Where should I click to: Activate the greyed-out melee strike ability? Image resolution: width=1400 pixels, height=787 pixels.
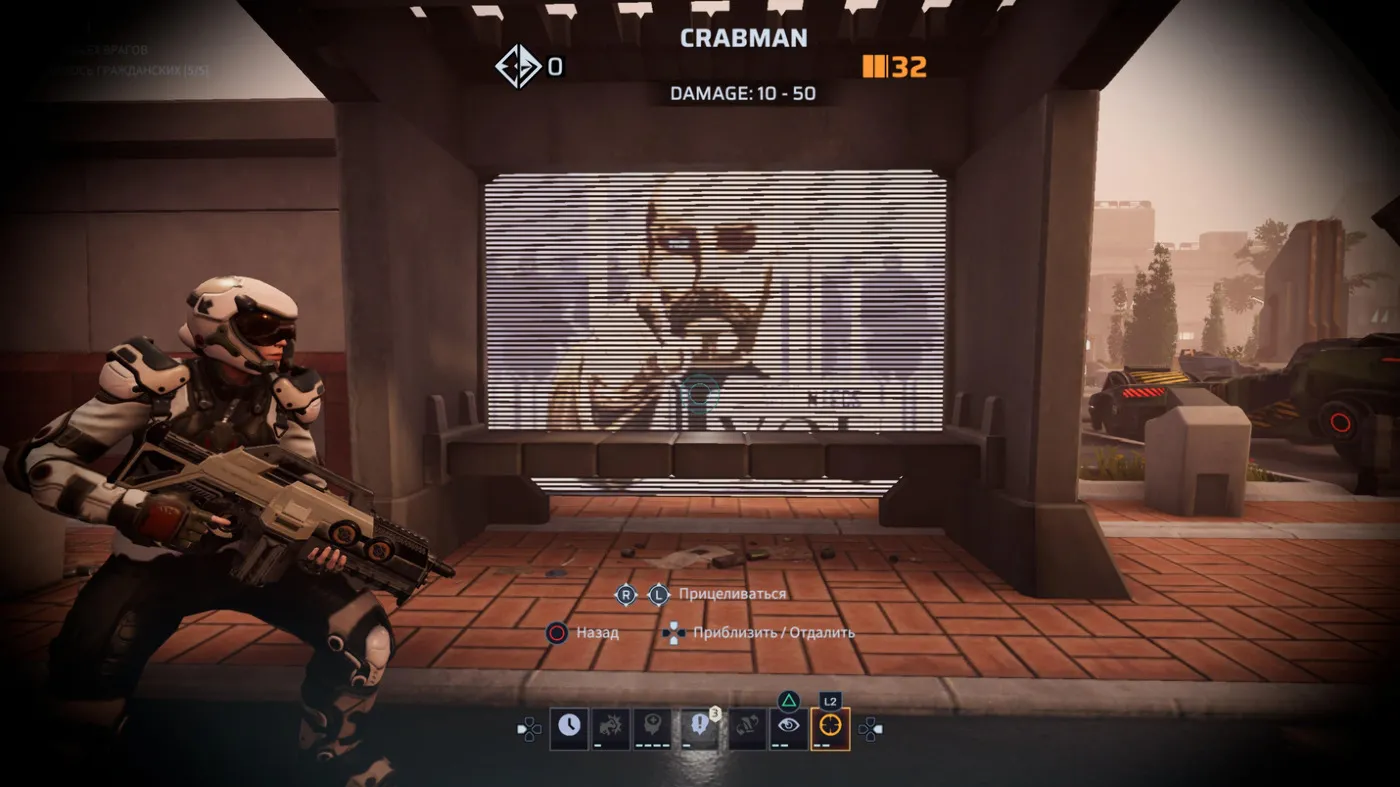tap(610, 728)
